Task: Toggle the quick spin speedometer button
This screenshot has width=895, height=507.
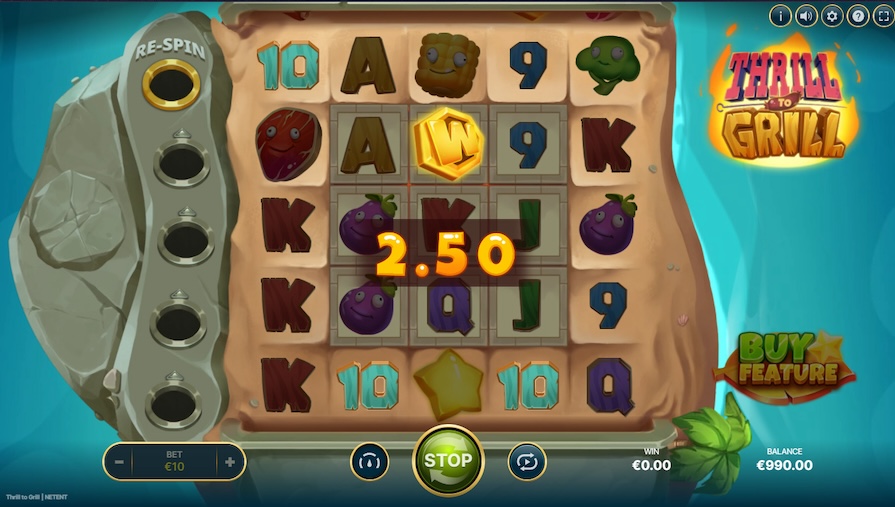Action: (369, 461)
